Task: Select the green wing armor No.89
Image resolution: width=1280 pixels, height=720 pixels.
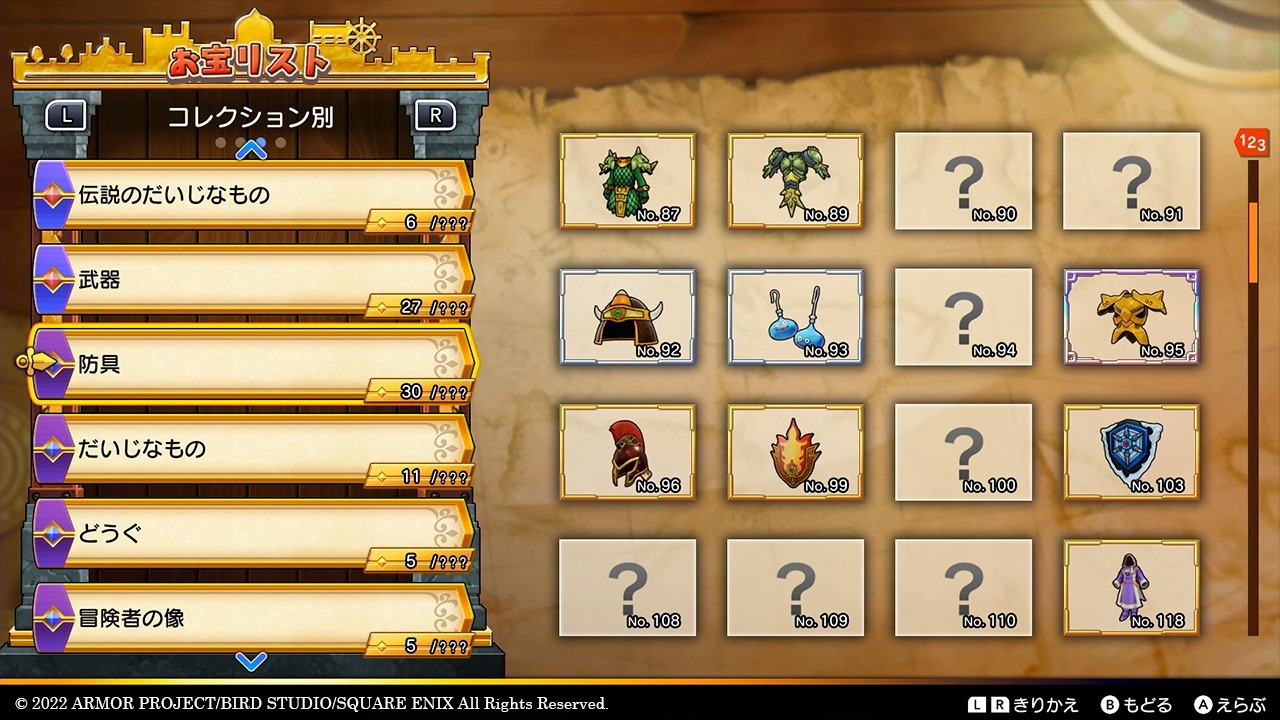Action: click(796, 180)
